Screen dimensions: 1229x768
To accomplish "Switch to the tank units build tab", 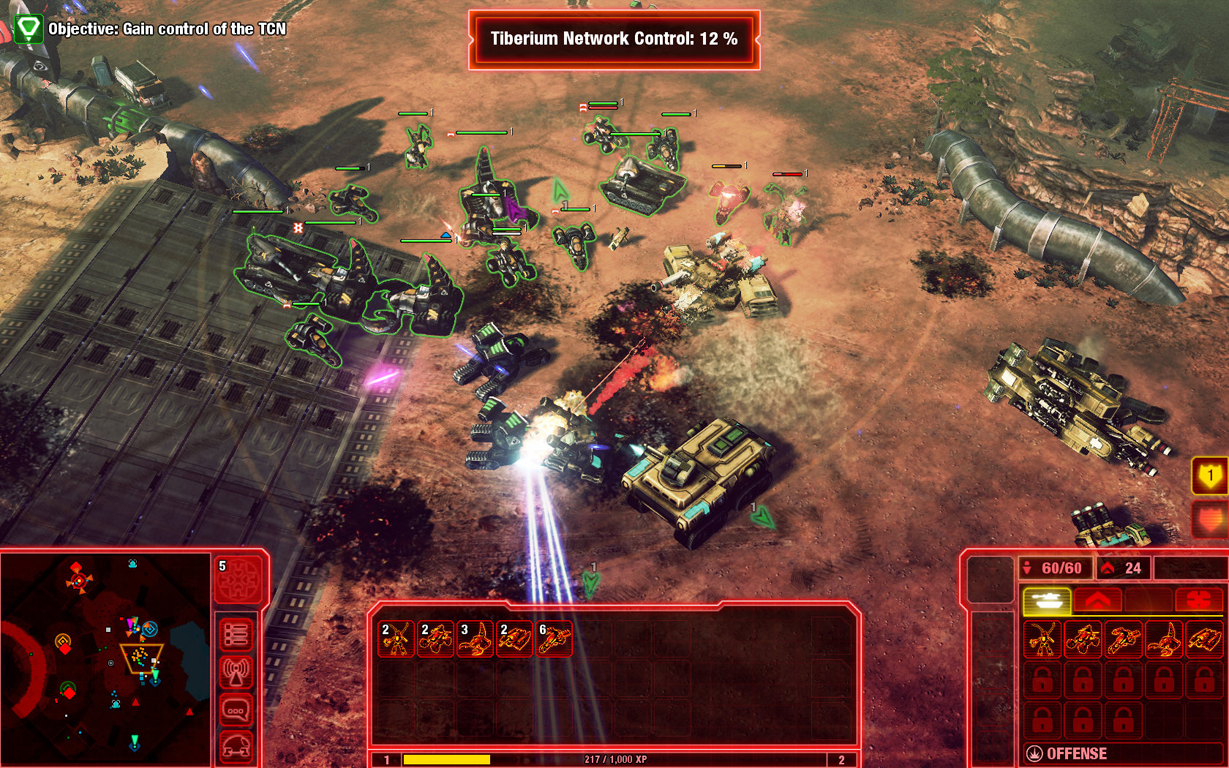I will (x=1047, y=601).
